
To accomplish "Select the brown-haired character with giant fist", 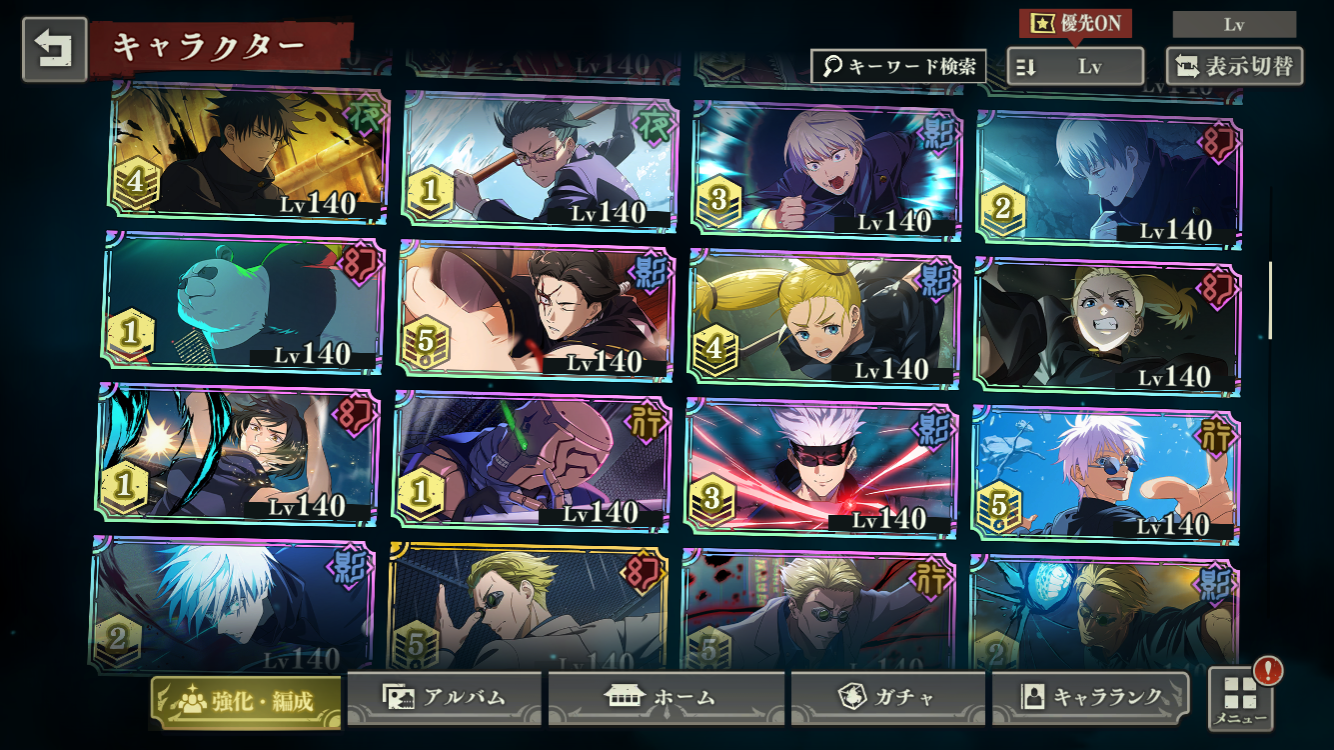I will pyautogui.click(x=532, y=312).
